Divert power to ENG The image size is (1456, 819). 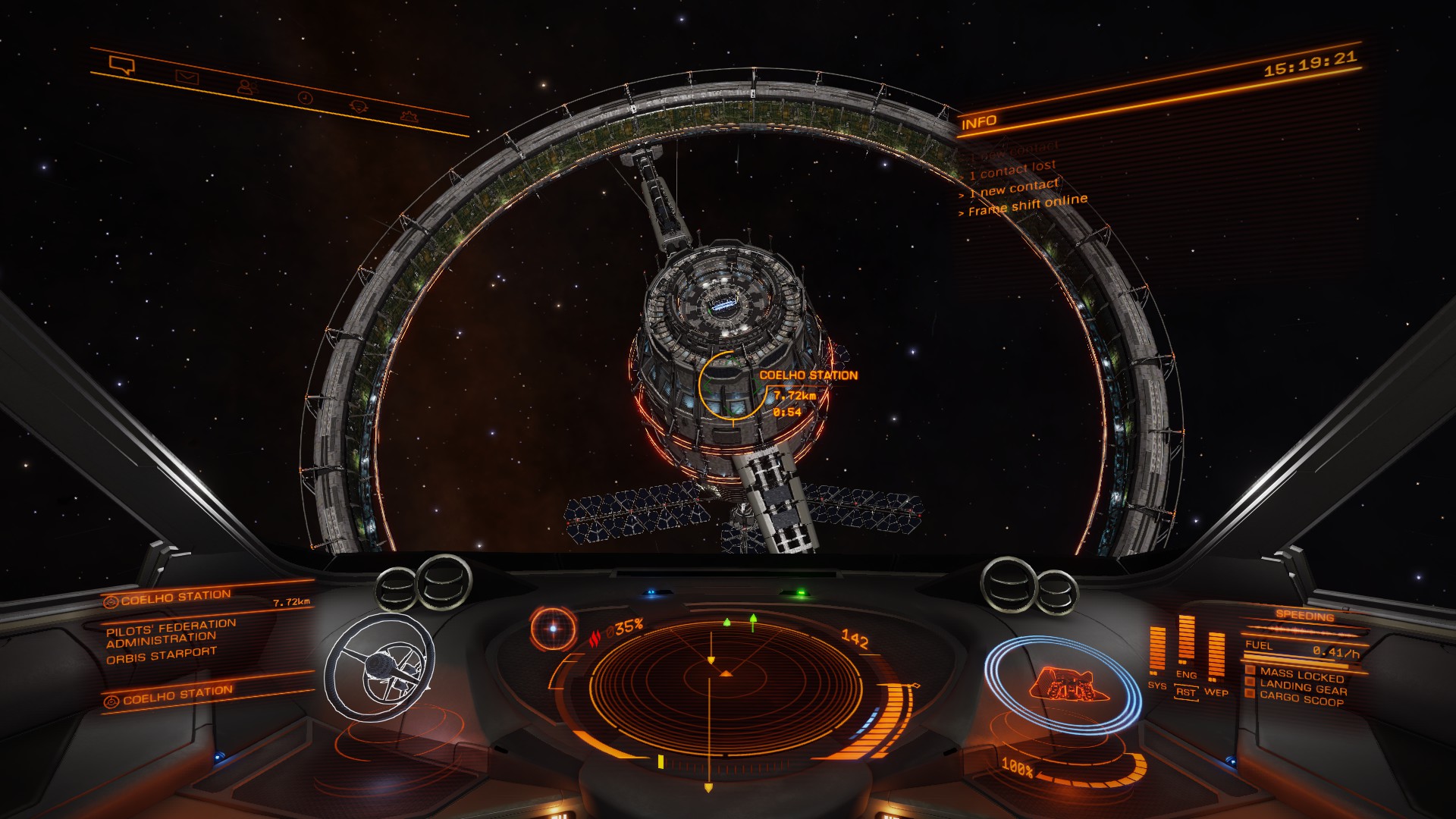click(x=1186, y=674)
